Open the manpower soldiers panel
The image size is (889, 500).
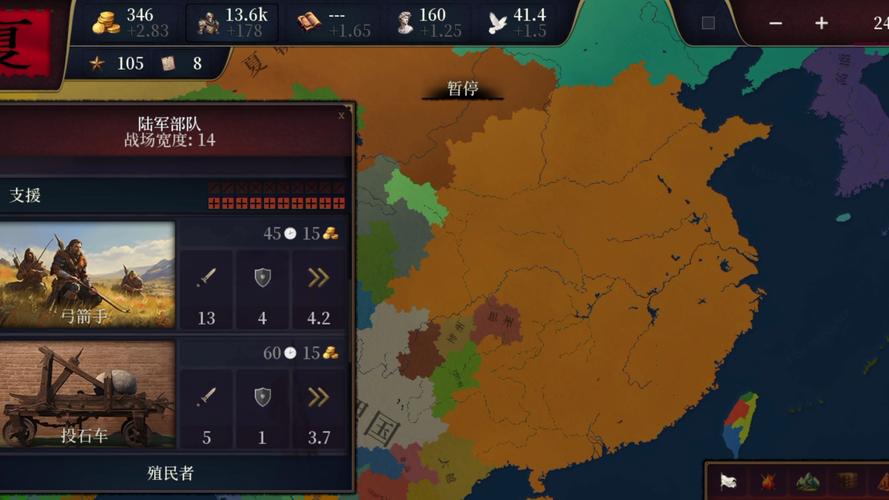click(x=230, y=22)
